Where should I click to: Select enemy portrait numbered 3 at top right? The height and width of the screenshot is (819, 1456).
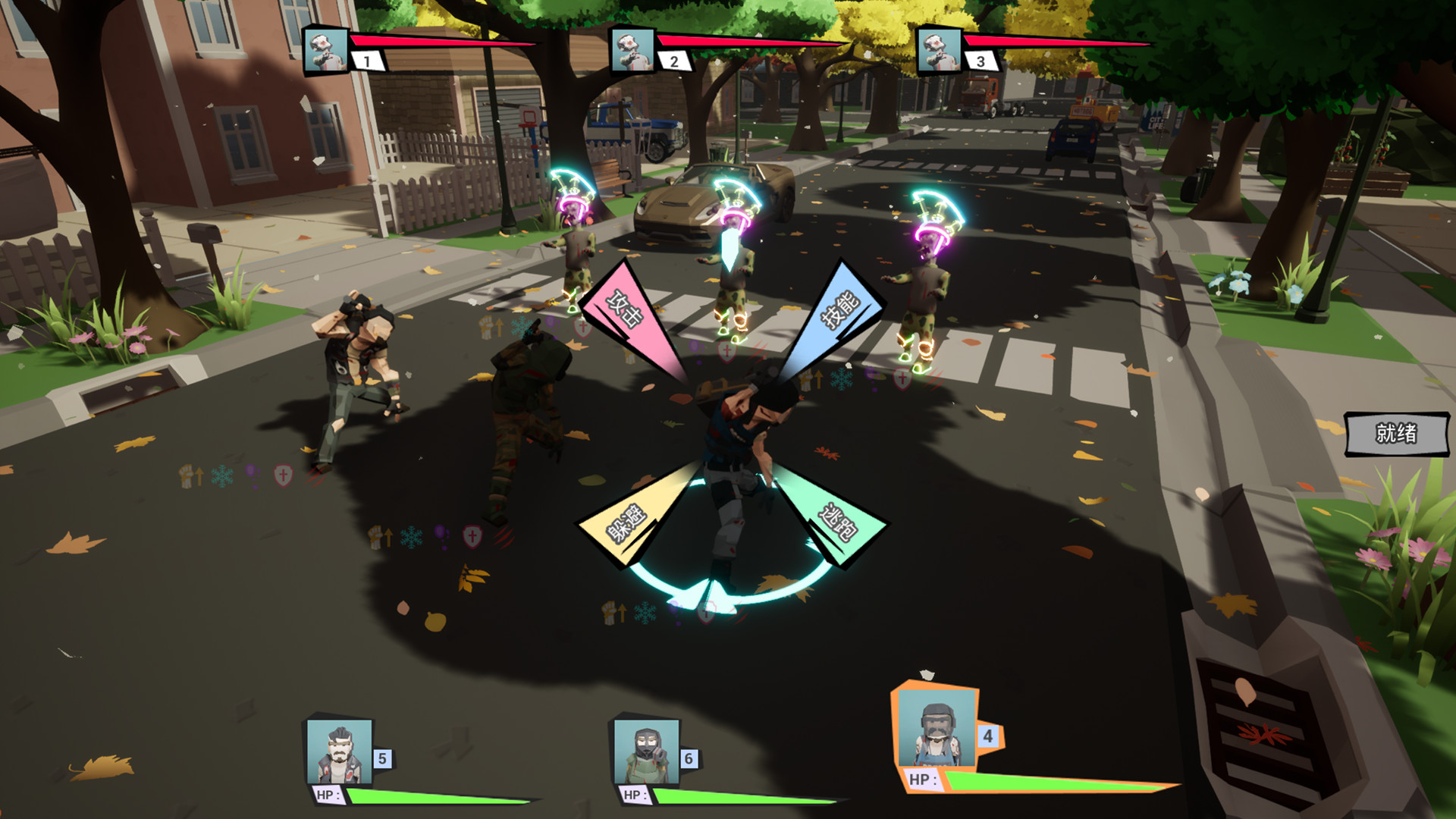pos(938,51)
